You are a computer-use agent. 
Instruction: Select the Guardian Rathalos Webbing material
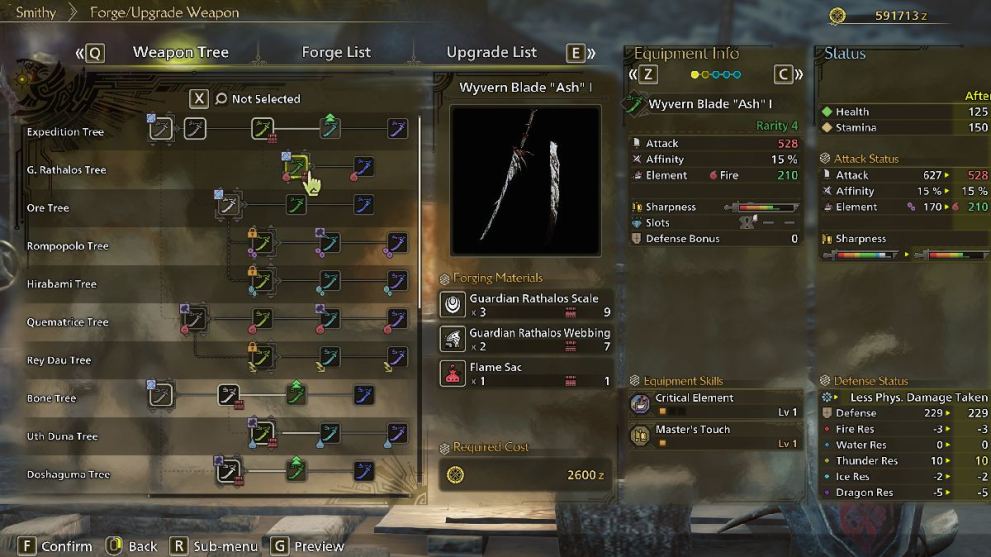coord(526,339)
